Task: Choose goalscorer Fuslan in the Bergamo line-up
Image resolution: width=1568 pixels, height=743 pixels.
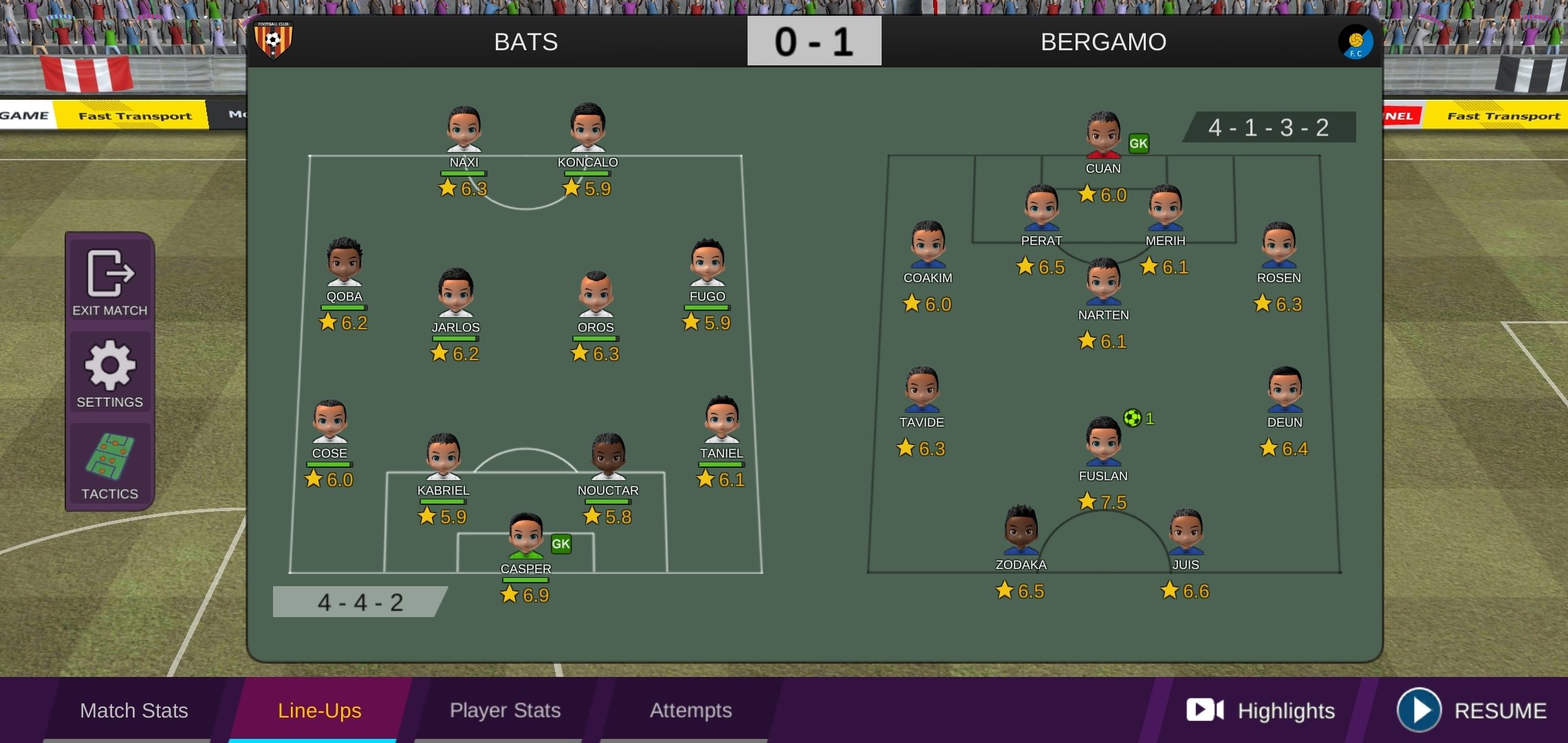Action: 1103,442
